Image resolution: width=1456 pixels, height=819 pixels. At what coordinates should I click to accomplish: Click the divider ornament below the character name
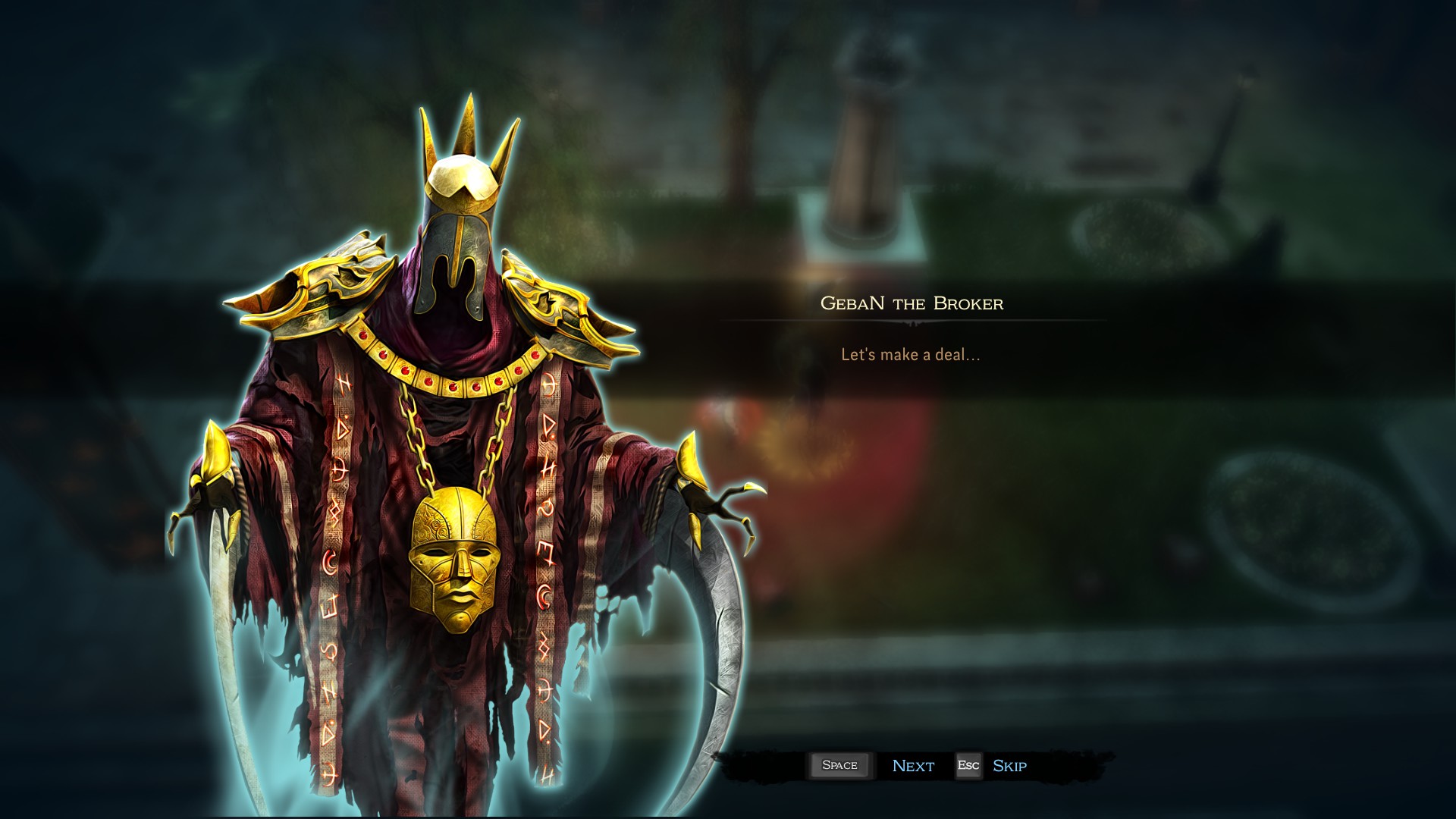click(x=912, y=322)
